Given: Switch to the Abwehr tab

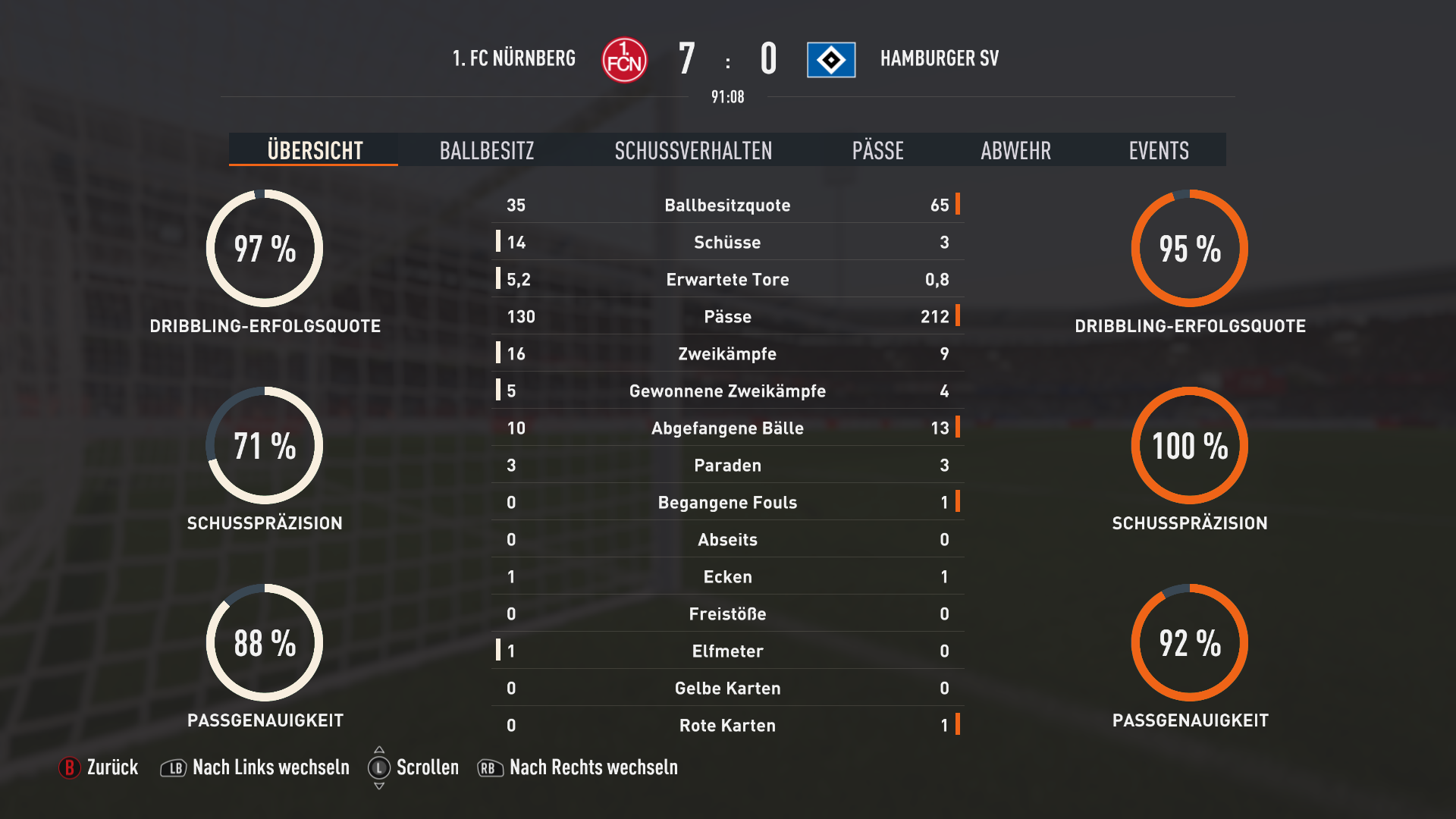Looking at the screenshot, I should click(x=1015, y=150).
